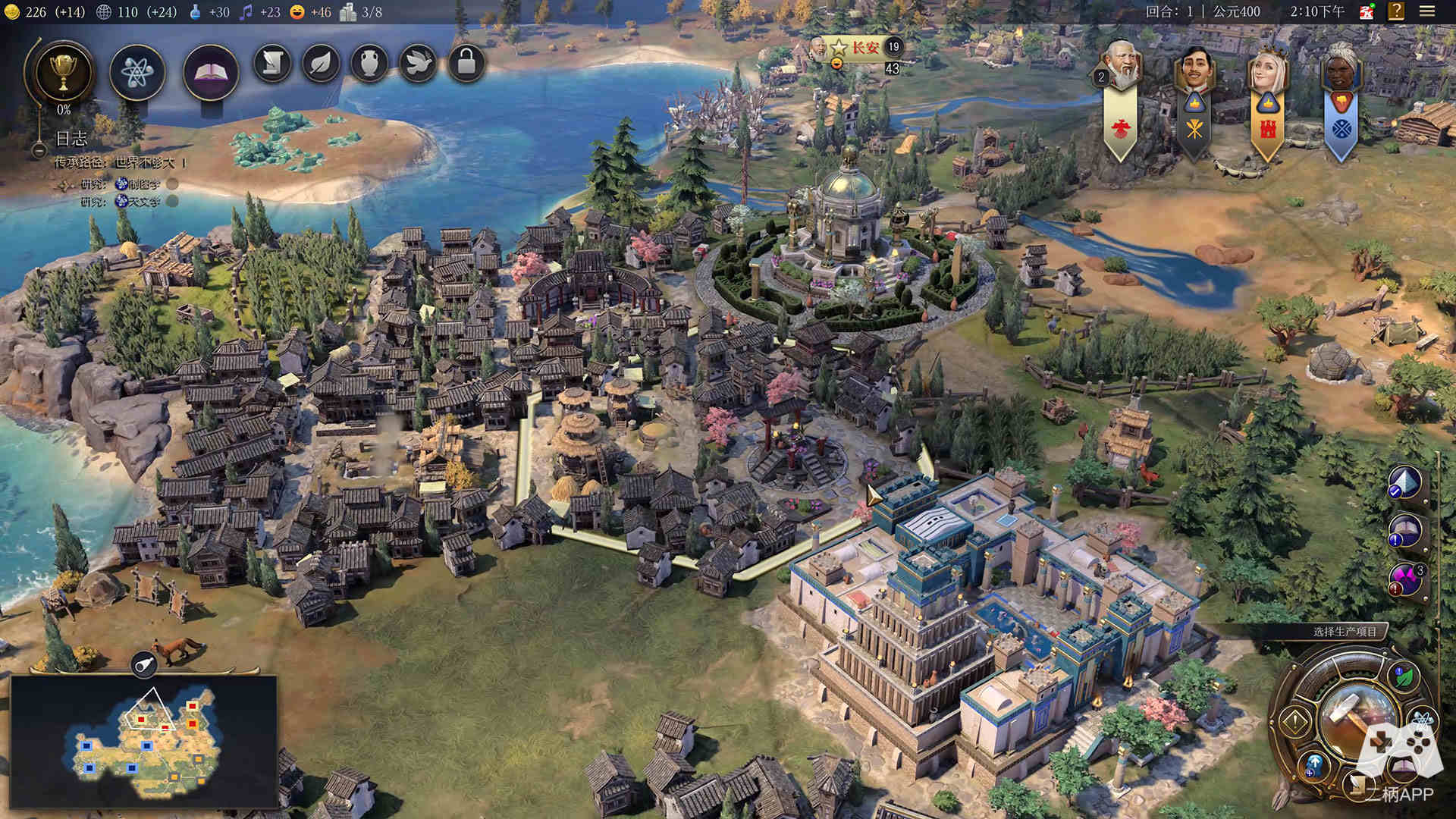
Task: Open the victory trophy progress panel
Action: (x=64, y=72)
